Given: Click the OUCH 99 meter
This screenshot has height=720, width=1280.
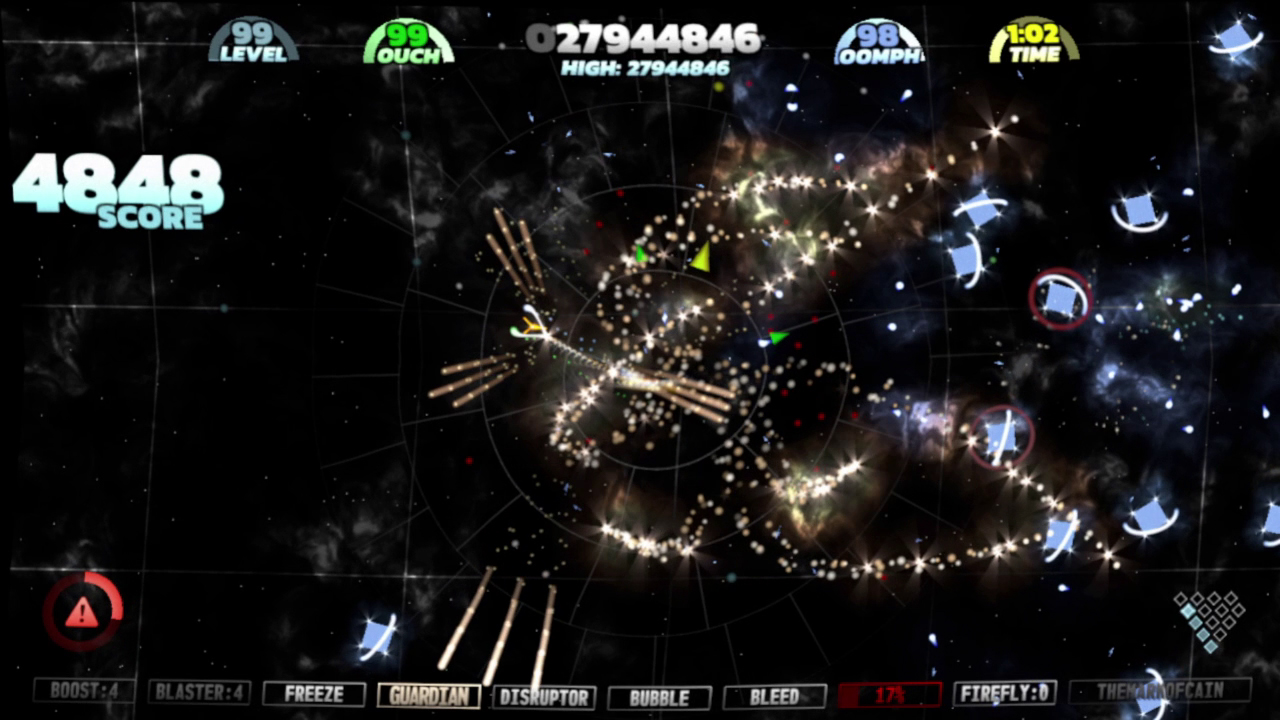Looking at the screenshot, I should [406, 40].
